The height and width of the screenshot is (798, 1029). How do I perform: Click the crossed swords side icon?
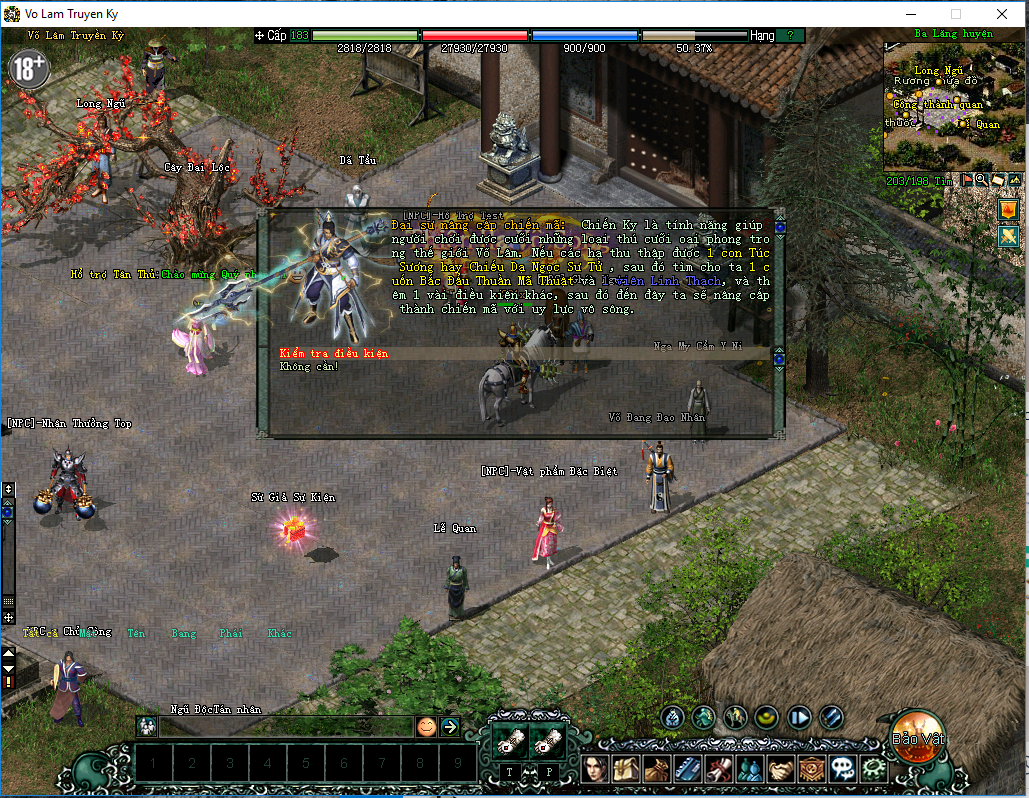(1008, 236)
